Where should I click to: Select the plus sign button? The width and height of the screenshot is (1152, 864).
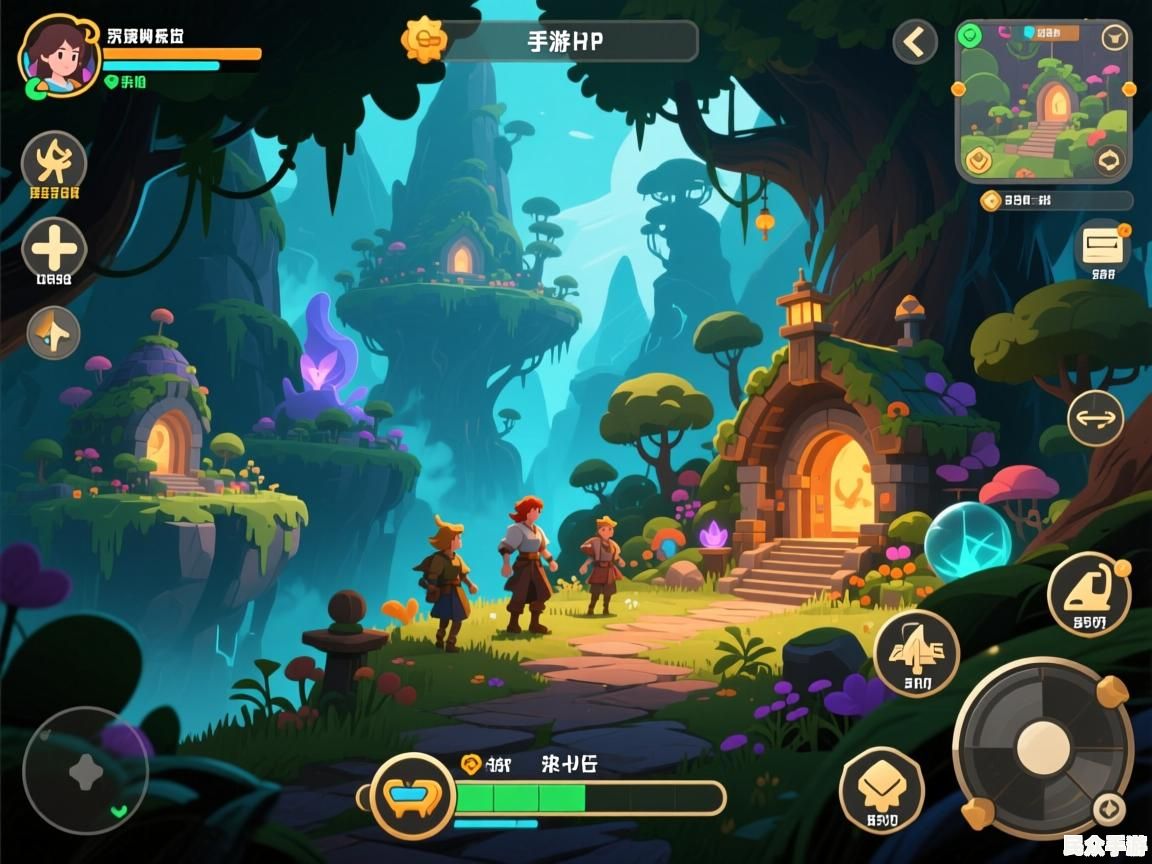(54, 247)
